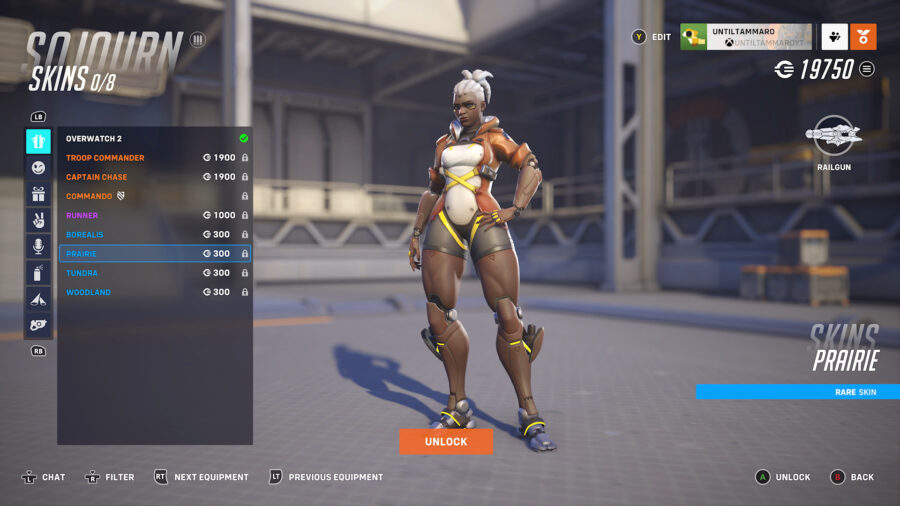900x506 pixels.
Task: Open the Weapon Charms tab at the bottom
Action: [x=38, y=324]
